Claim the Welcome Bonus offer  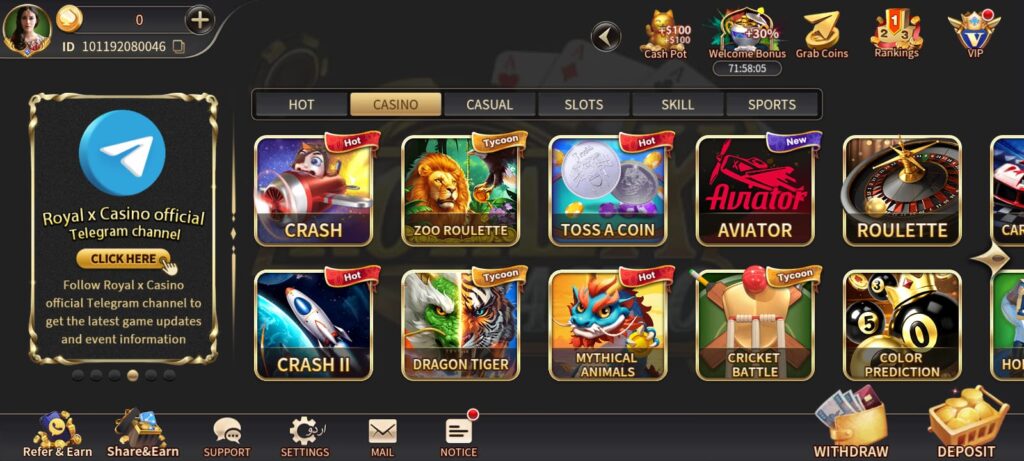click(747, 35)
